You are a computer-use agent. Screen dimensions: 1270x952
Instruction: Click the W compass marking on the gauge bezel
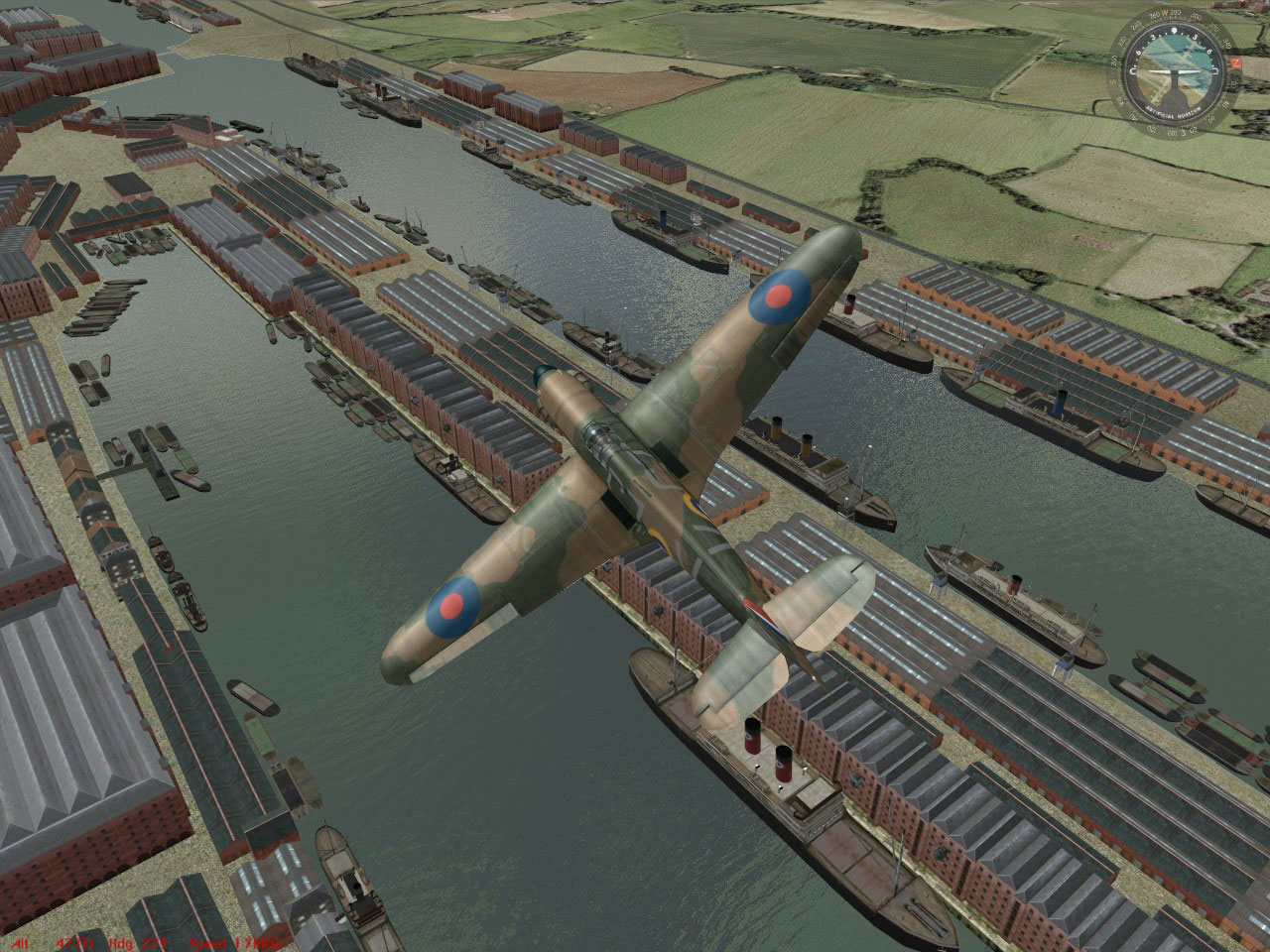(x=1164, y=13)
